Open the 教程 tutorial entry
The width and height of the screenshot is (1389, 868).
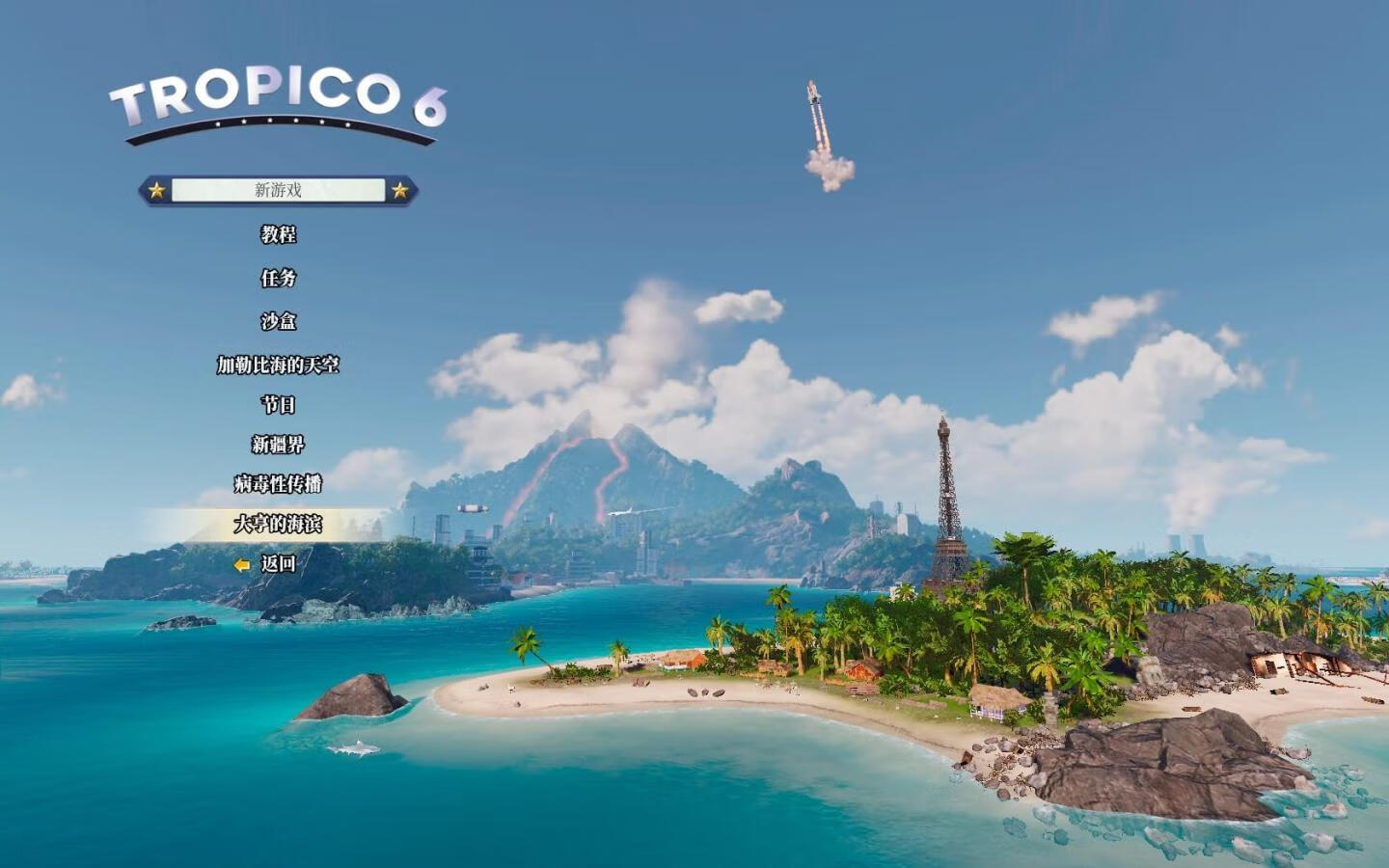278,234
